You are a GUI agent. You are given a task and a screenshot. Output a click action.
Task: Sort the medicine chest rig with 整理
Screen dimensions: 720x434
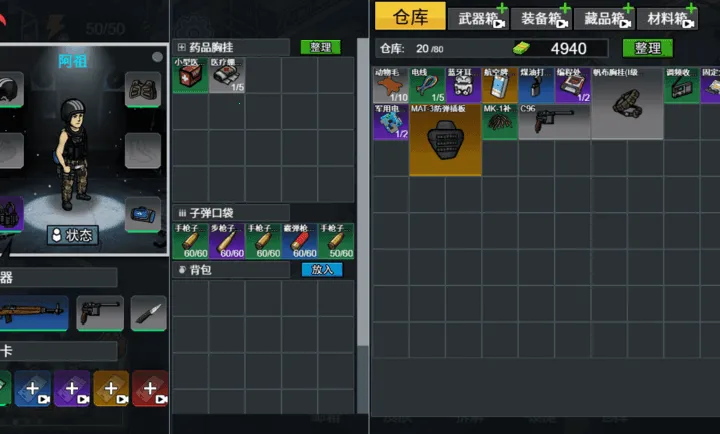(x=320, y=47)
